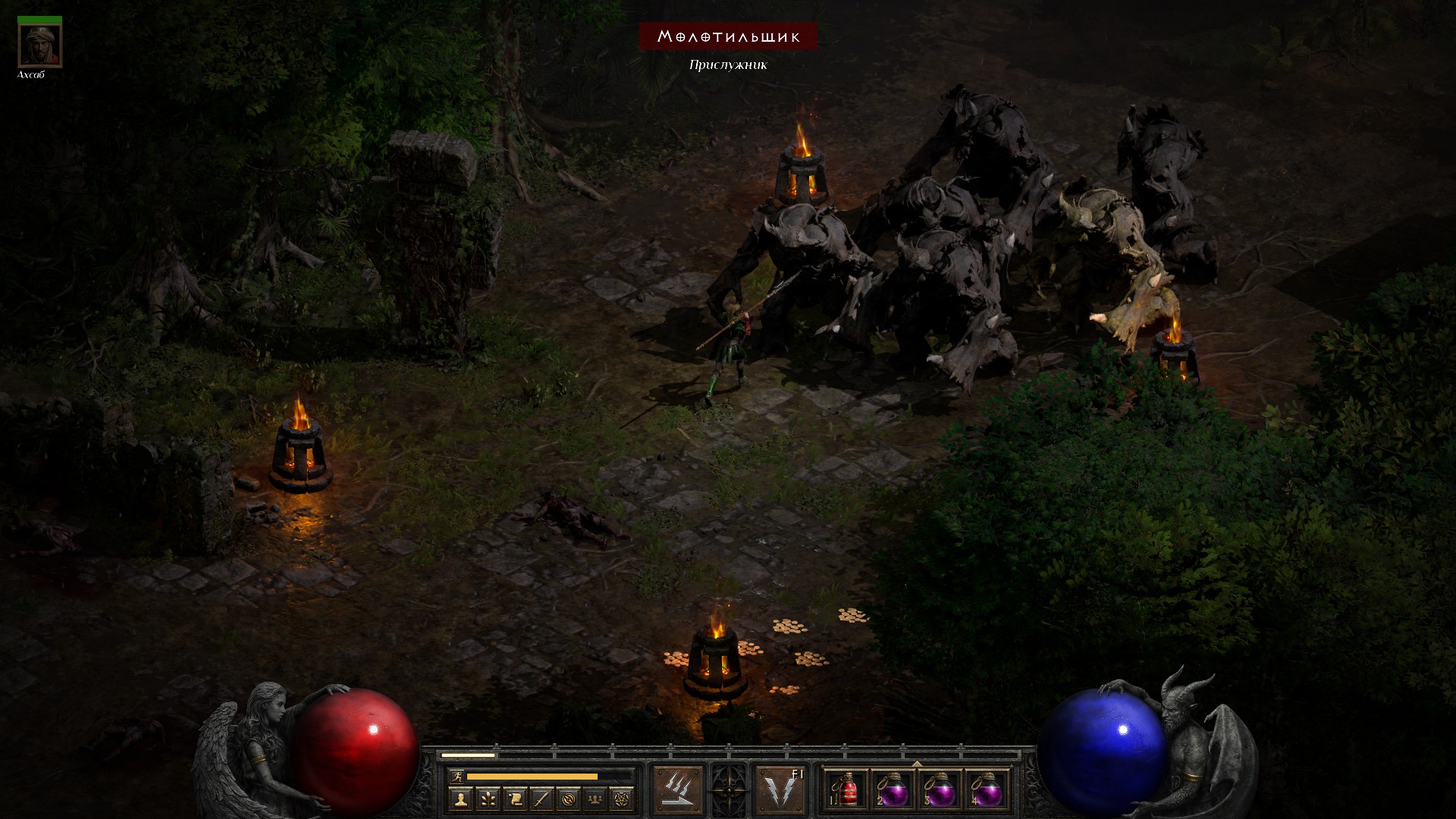1456x819 pixels.
Task: Open inventory via the sword icon
Action: click(541, 799)
